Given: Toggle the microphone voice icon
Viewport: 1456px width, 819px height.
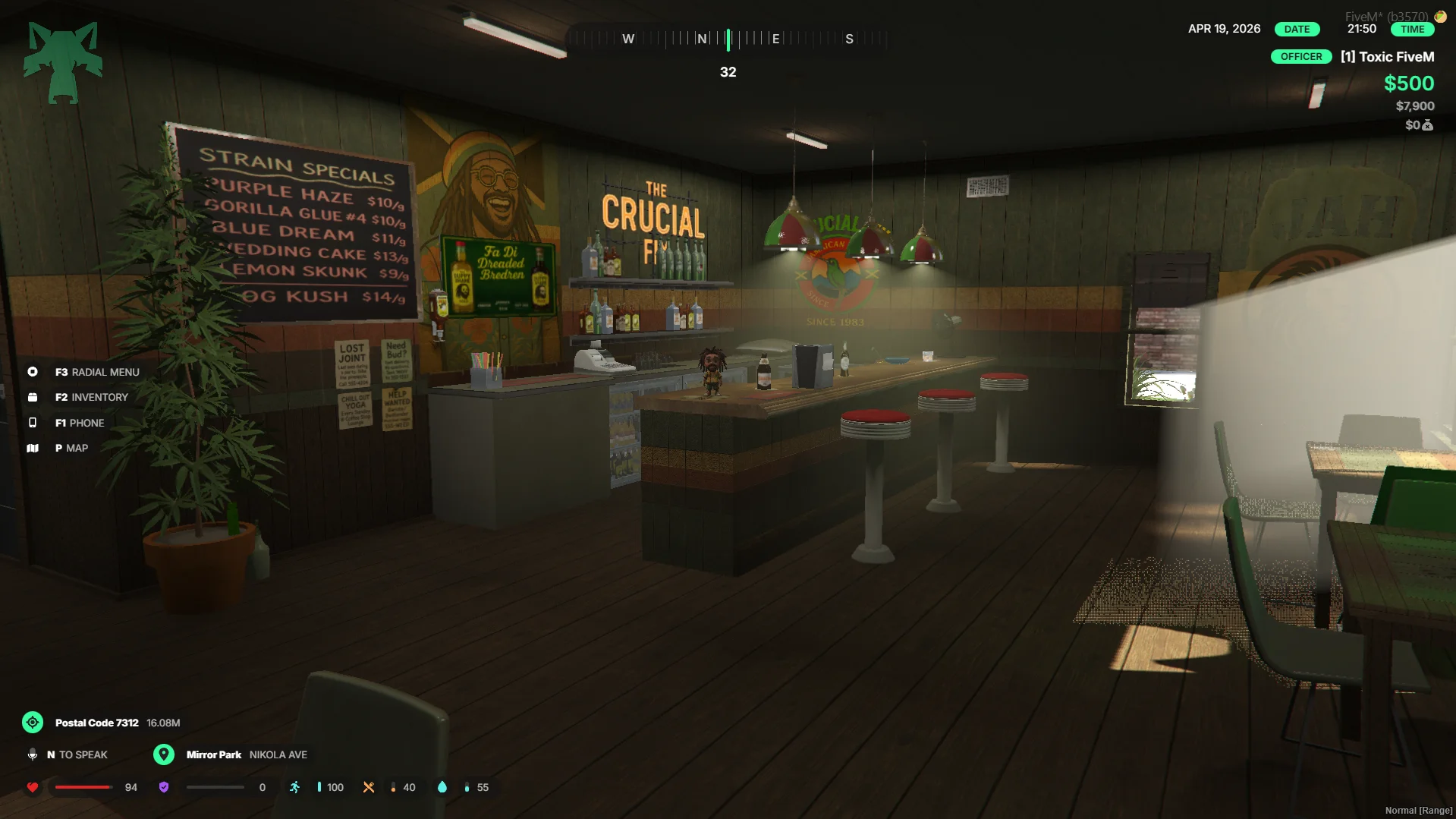Looking at the screenshot, I should [33, 754].
